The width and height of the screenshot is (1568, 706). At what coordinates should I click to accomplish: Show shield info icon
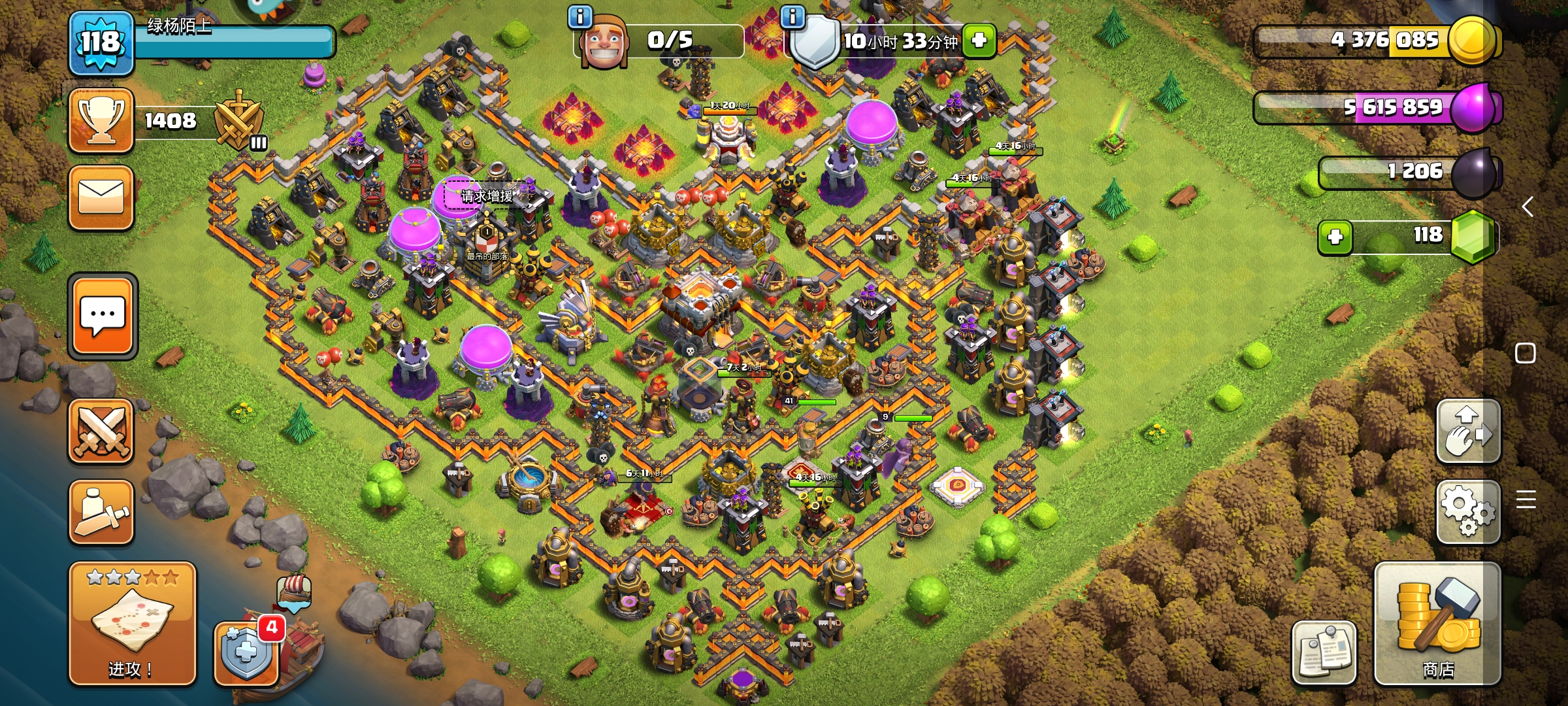(792, 16)
